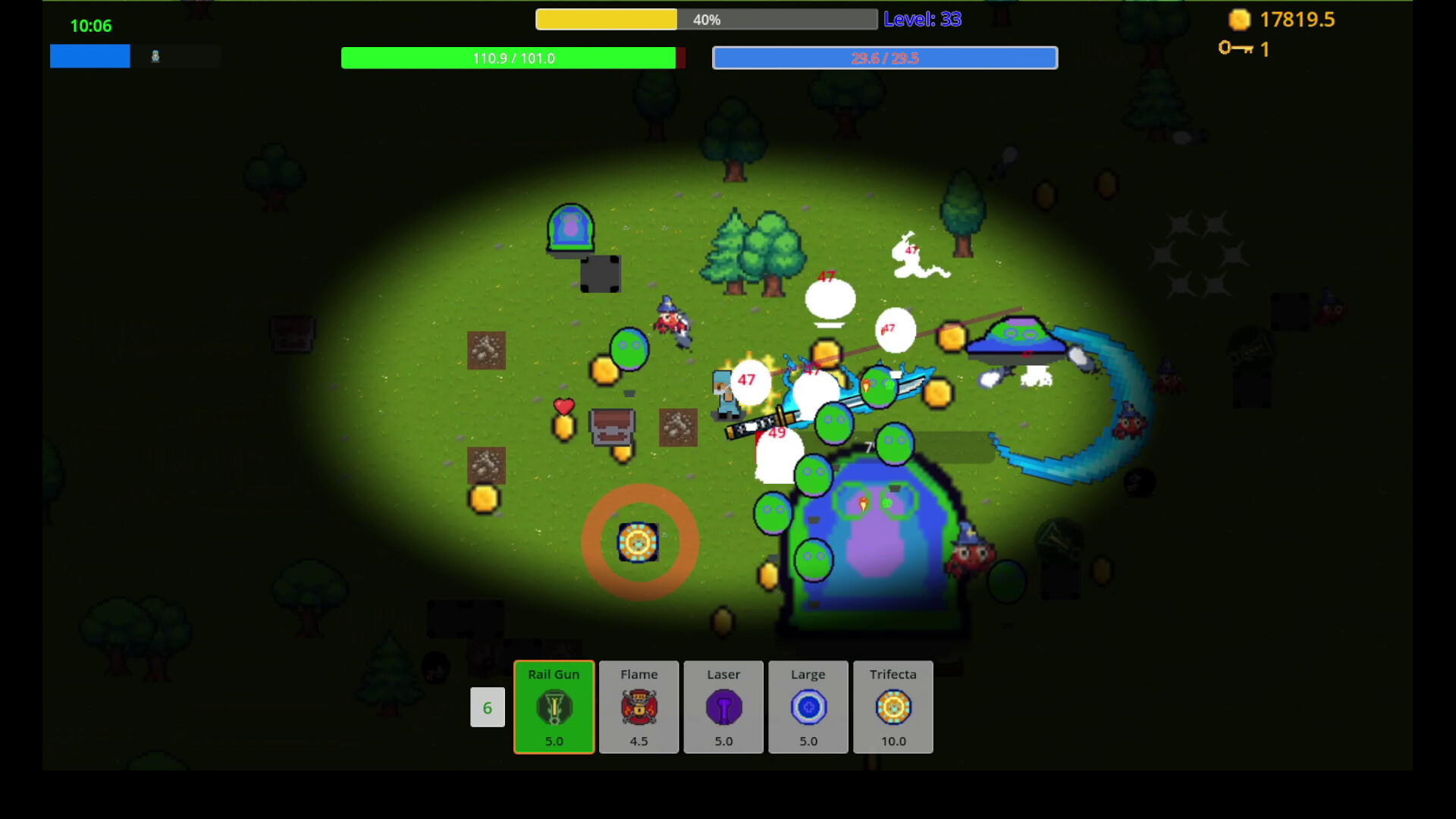Switch to the Flame hotbar slot
The image size is (1456, 819).
tap(639, 707)
